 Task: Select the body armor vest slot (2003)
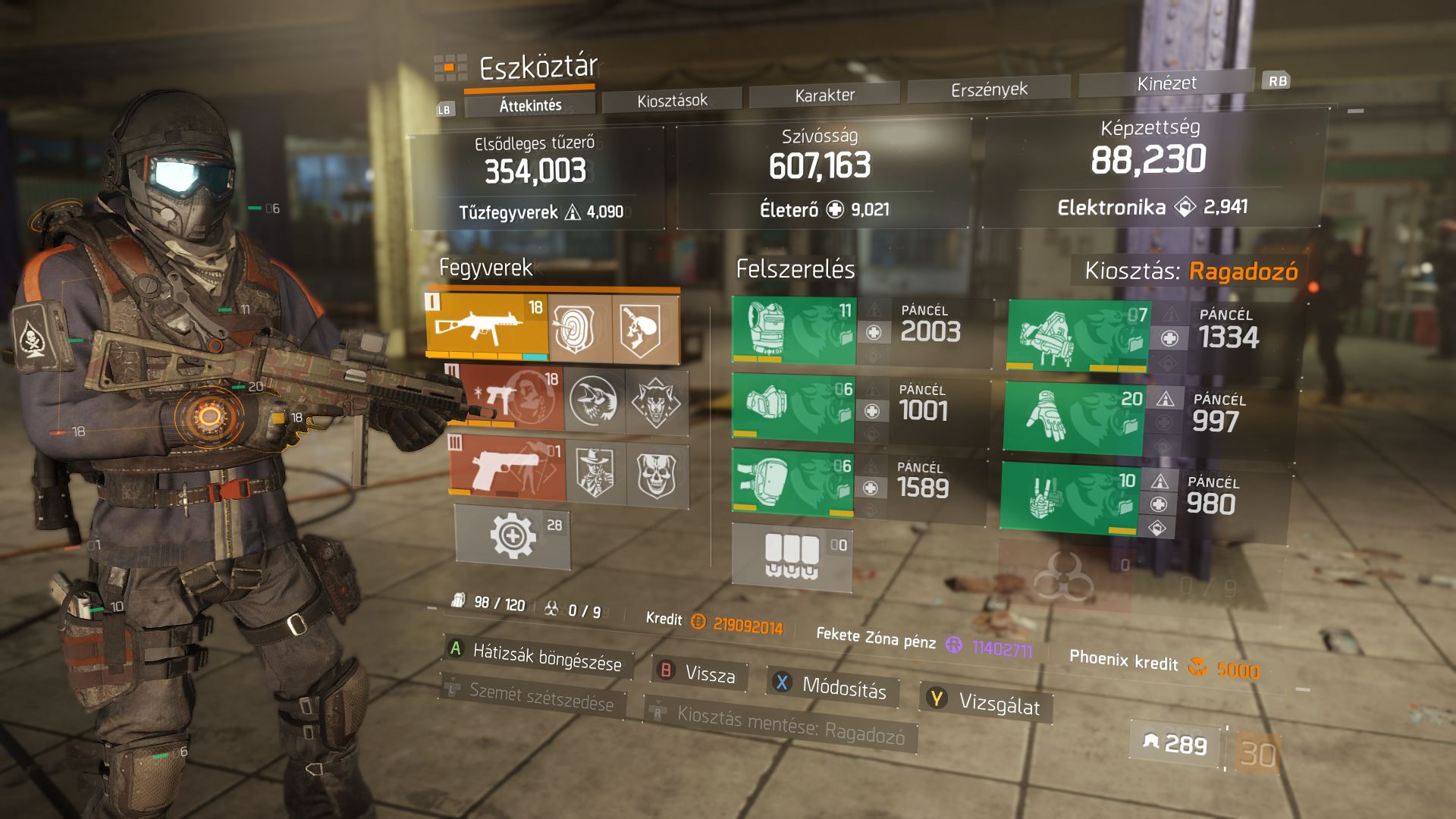tap(793, 331)
